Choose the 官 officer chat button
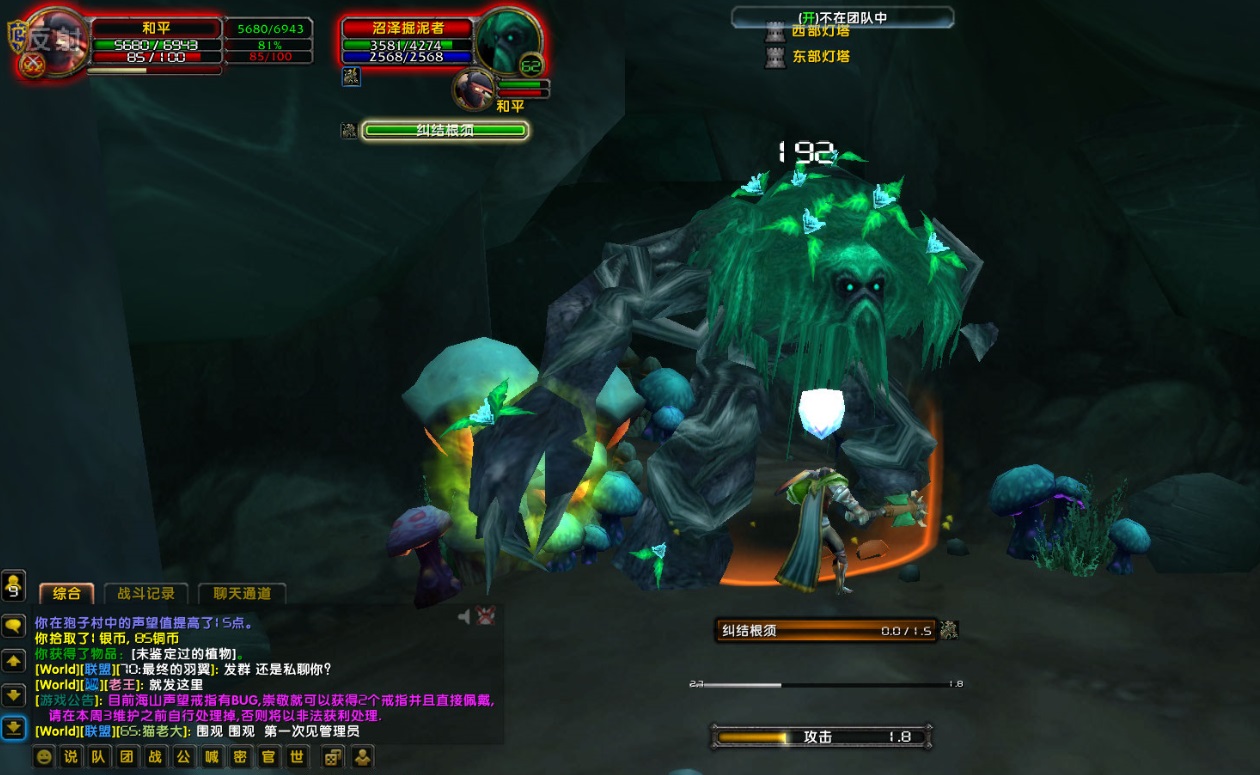Image resolution: width=1260 pixels, height=775 pixels. (x=268, y=757)
